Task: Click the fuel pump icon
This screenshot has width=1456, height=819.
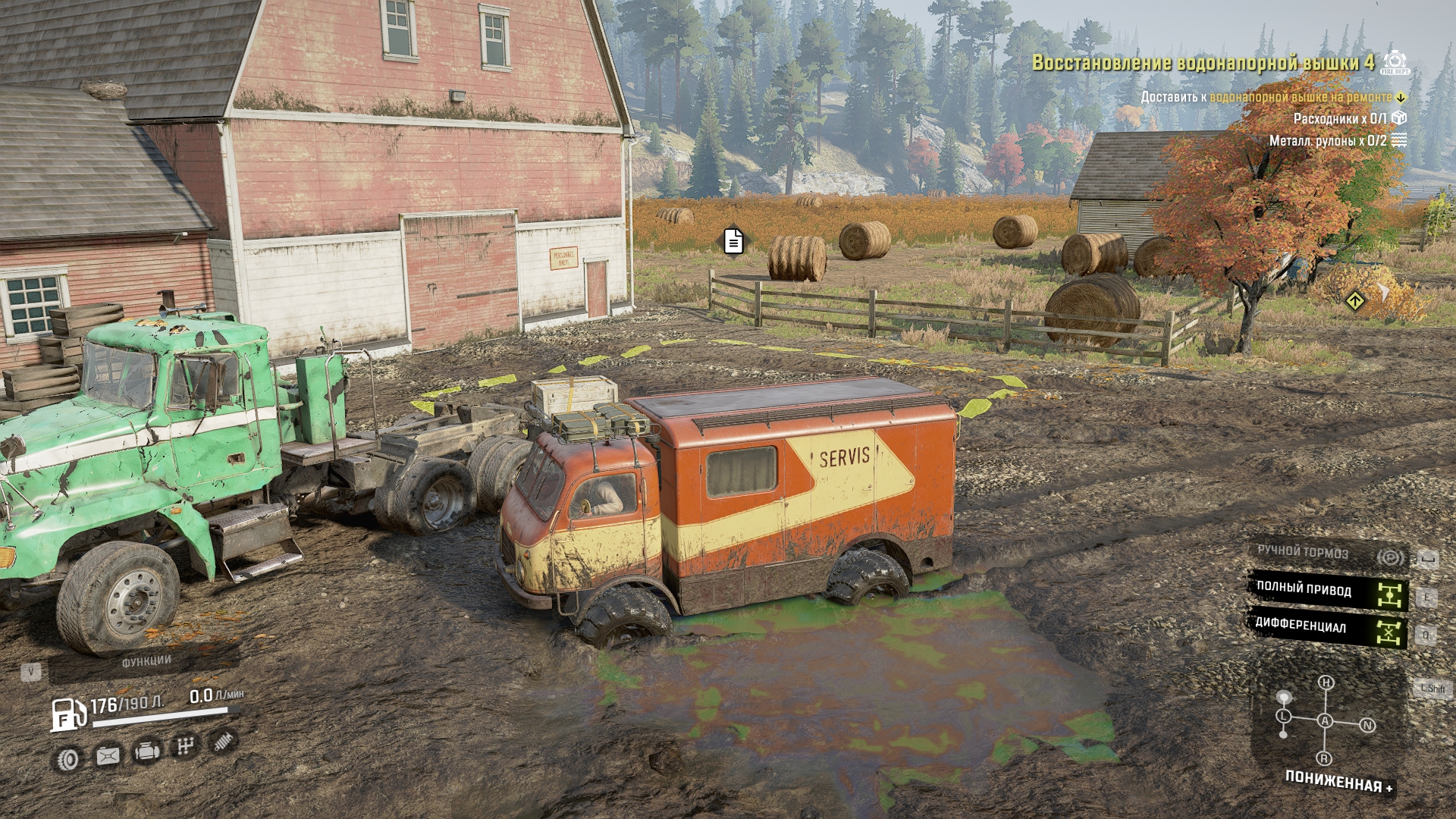Action: (68, 714)
